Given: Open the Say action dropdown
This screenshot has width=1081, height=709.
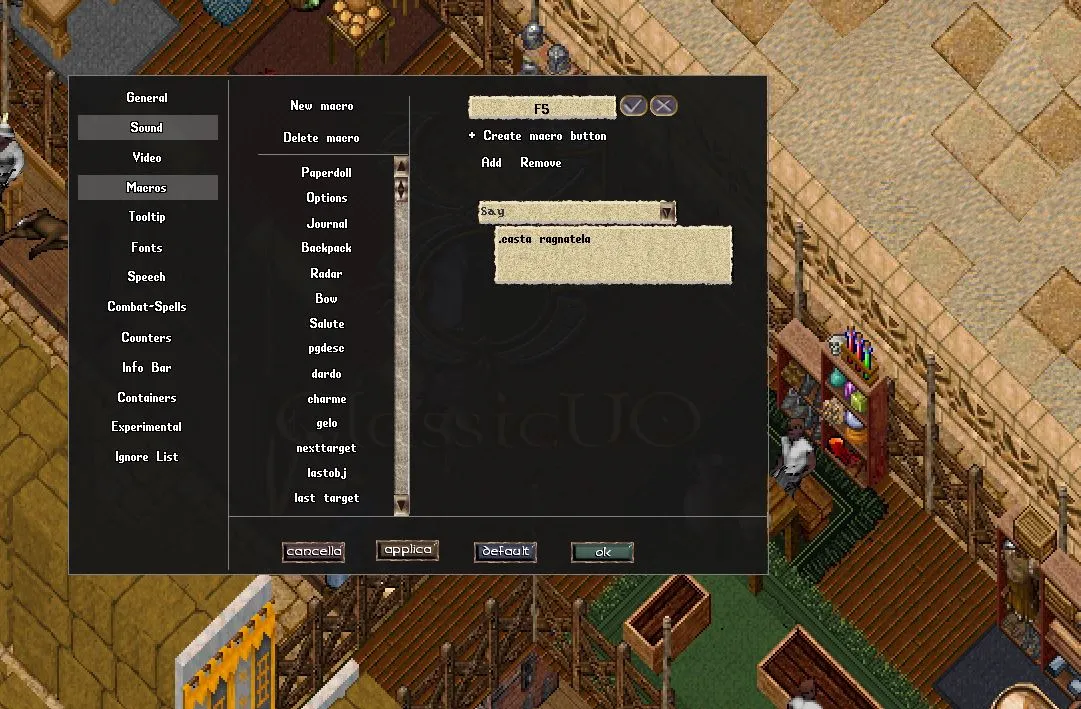Looking at the screenshot, I should (667, 212).
